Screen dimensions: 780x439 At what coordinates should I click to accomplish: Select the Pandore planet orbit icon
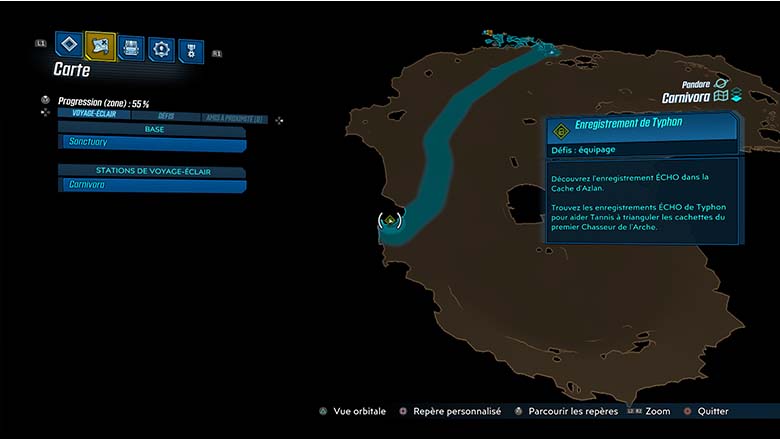click(x=721, y=83)
